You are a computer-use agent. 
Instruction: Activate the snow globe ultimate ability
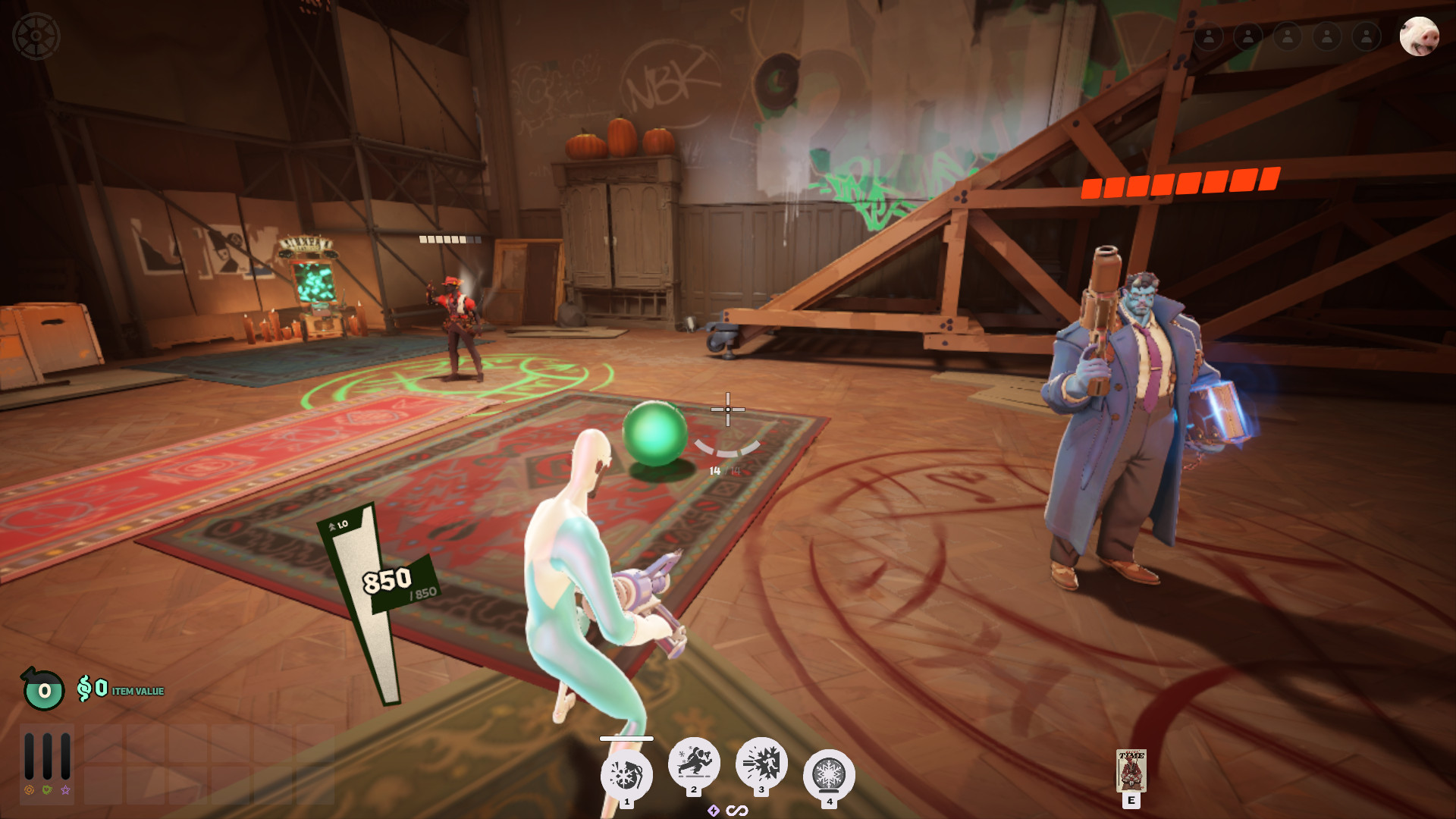[828, 775]
